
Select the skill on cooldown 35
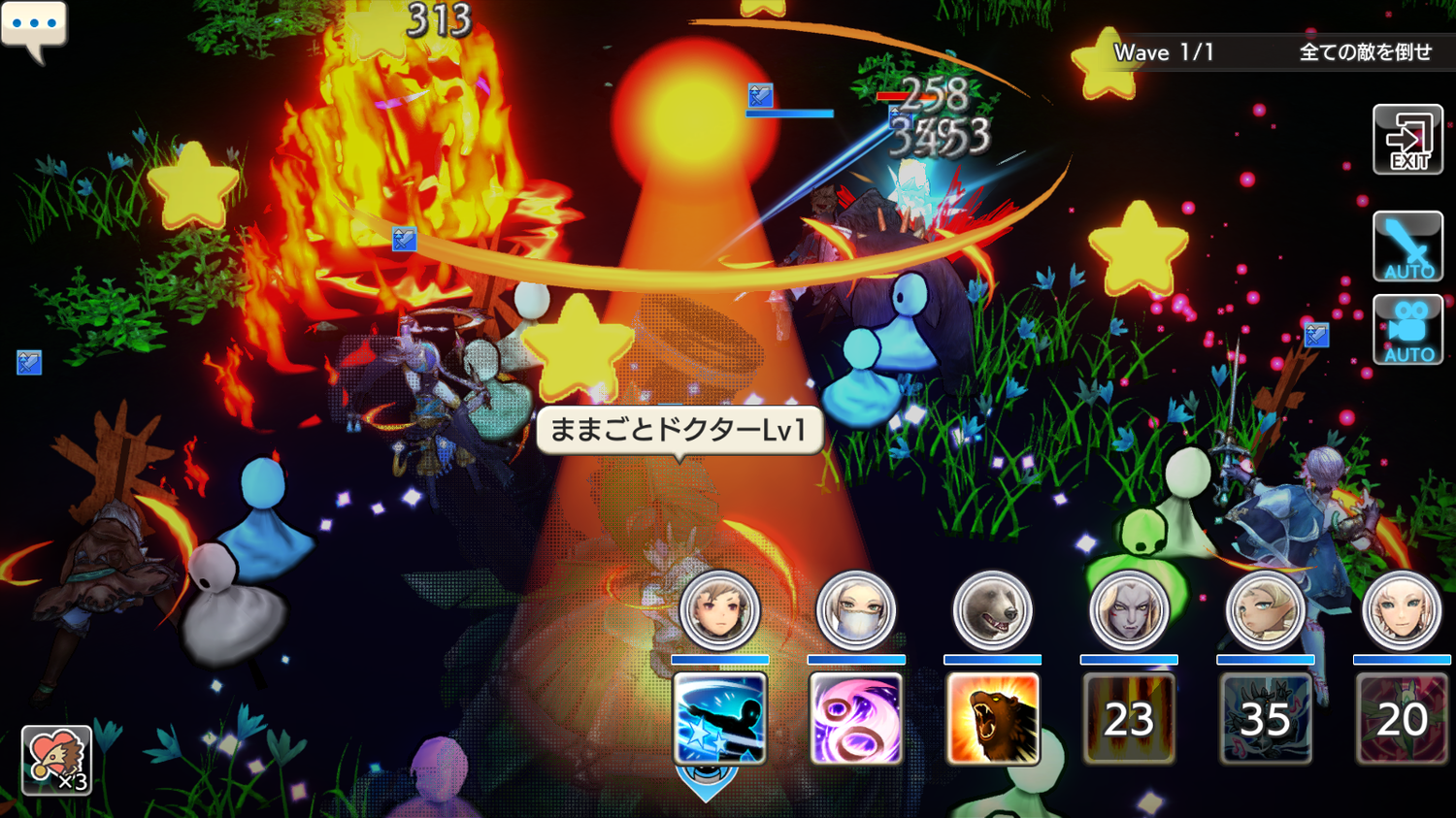point(1265,719)
